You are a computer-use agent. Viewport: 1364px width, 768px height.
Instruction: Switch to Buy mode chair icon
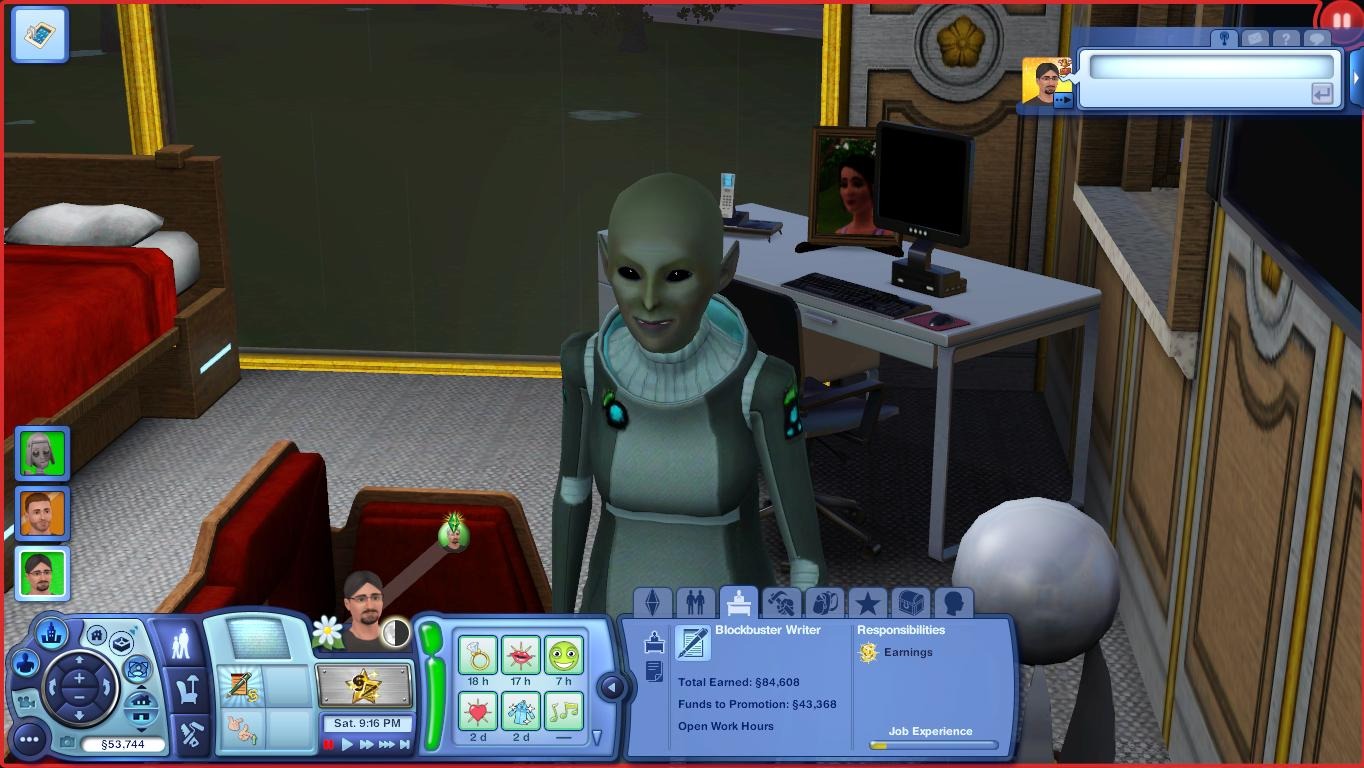(186, 692)
